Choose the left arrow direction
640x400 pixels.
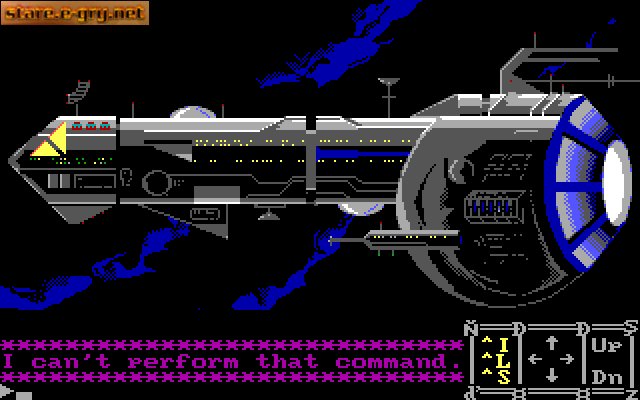coord(534,359)
